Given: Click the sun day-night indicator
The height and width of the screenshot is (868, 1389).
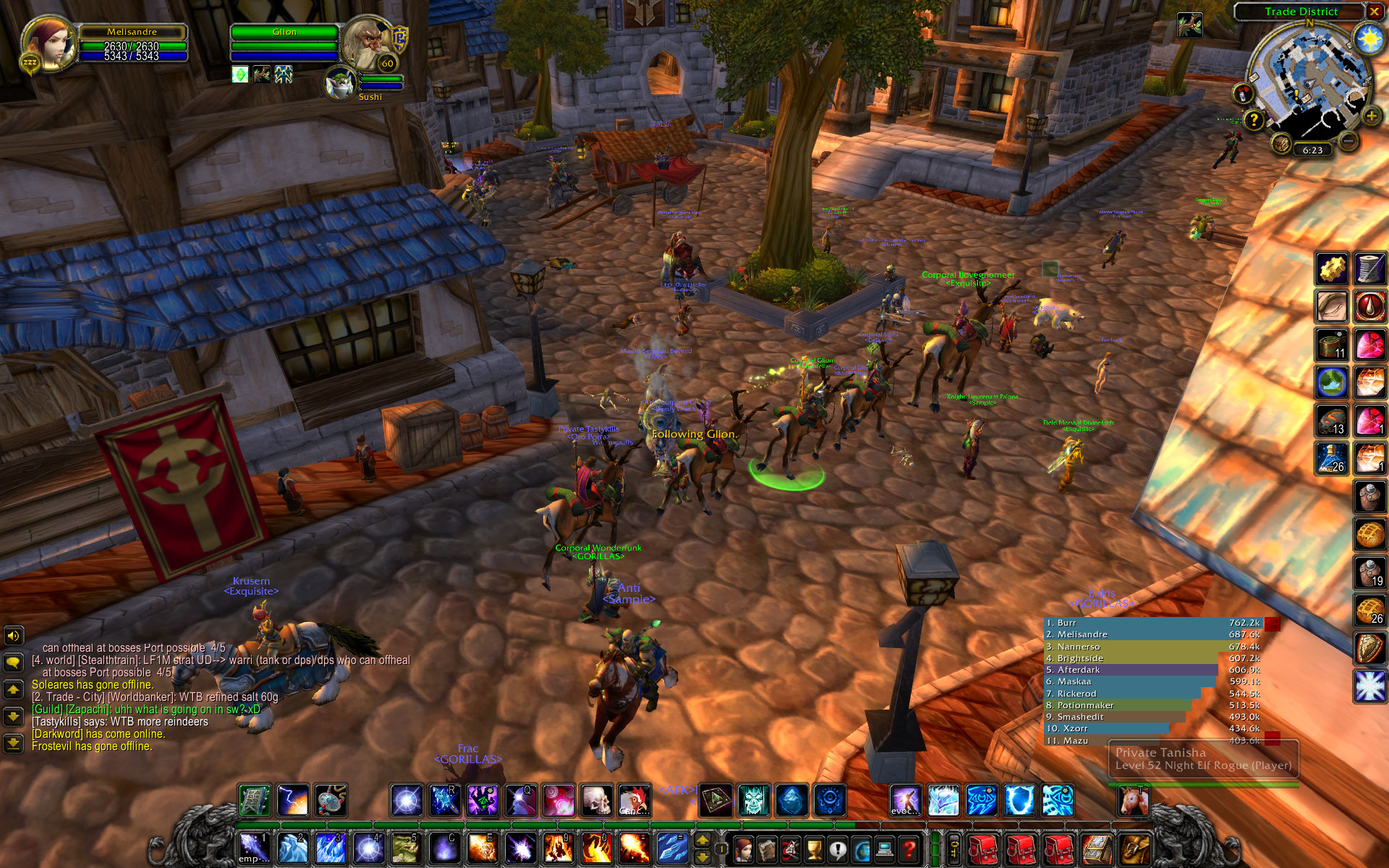Looking at the screenshot, I should pyautogui.click(x=1368, y=38).
